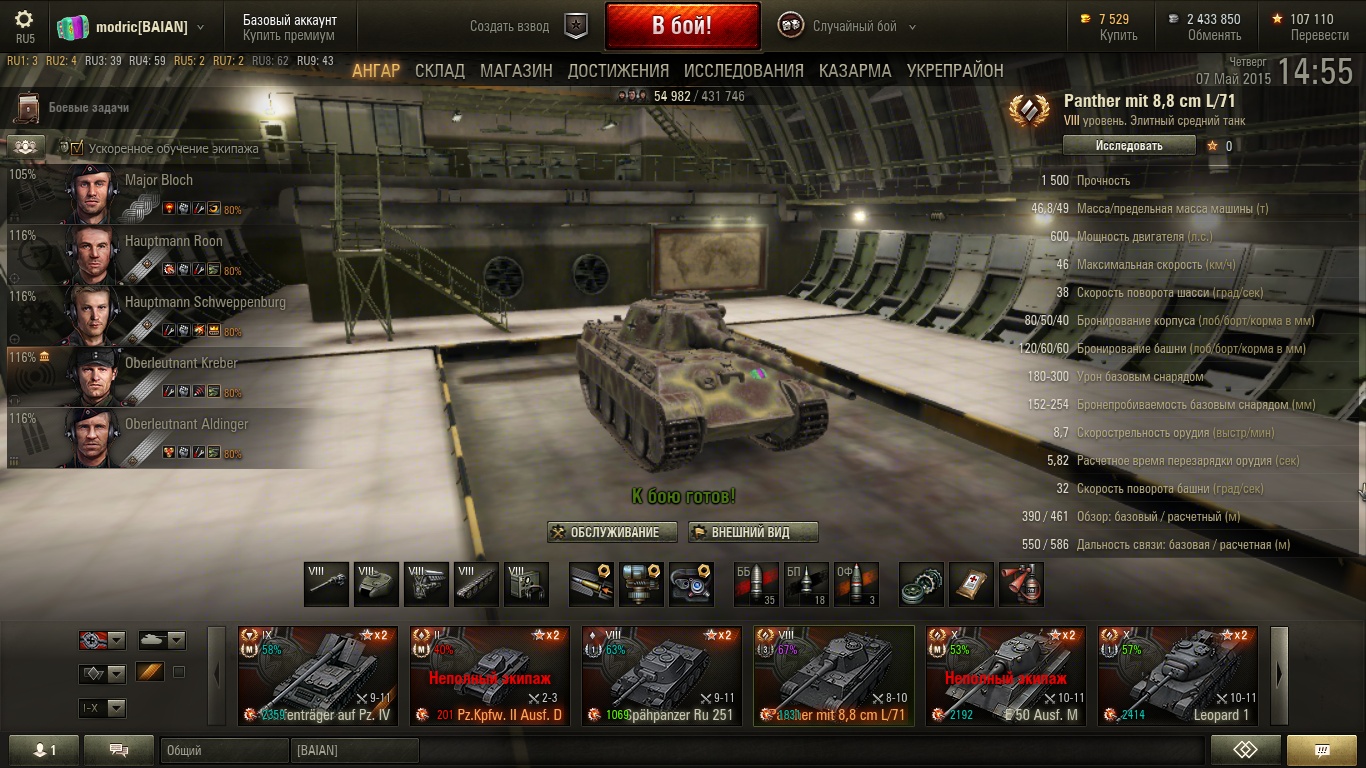Go to the ИССЛЕДОВАНИЯ tab
This screenshot has width=1366, height=768.
point(743,71)
